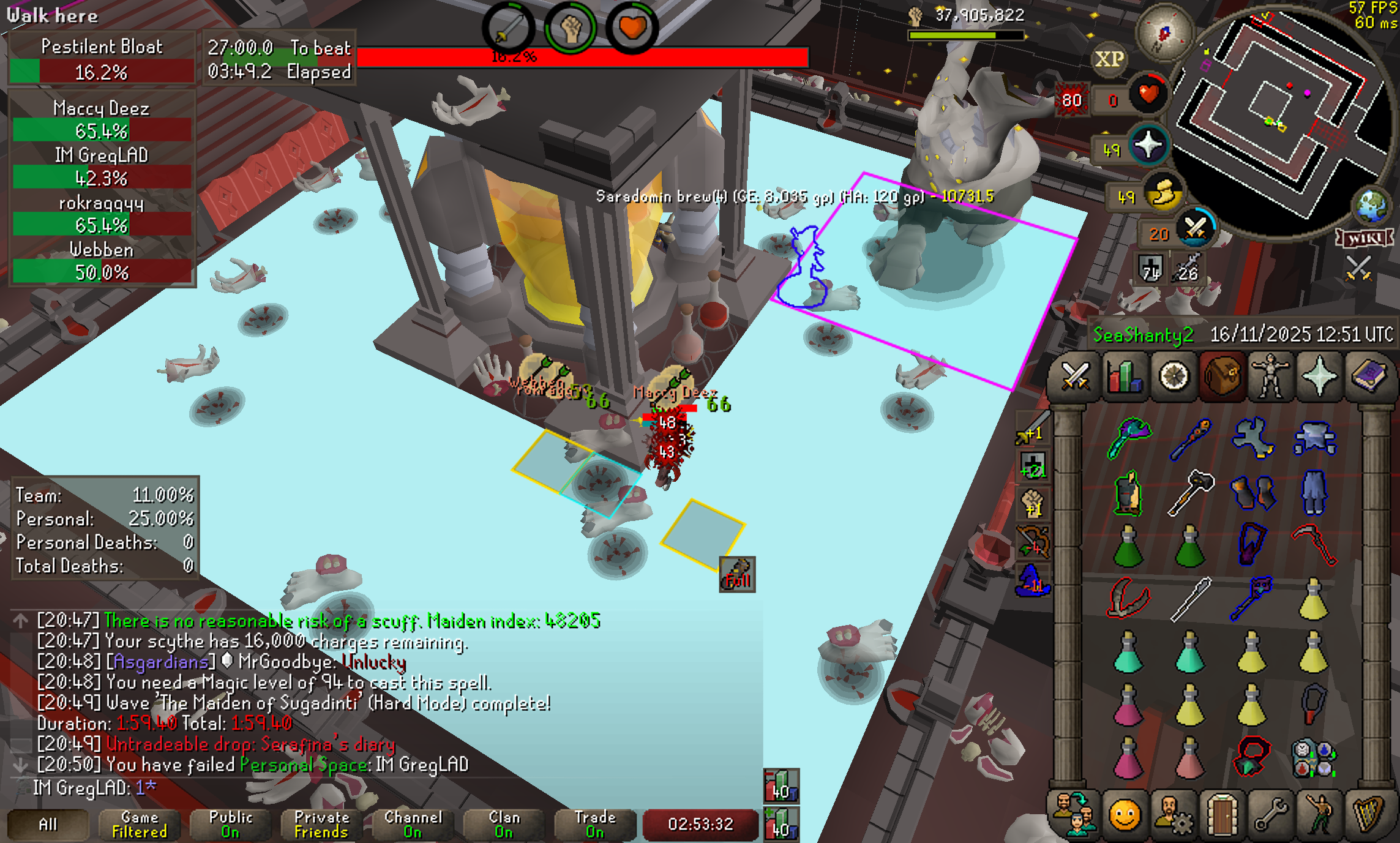The image size is (1400, 843).
Task: Open the Settings wrench tab
Action: pos(1271,815)
